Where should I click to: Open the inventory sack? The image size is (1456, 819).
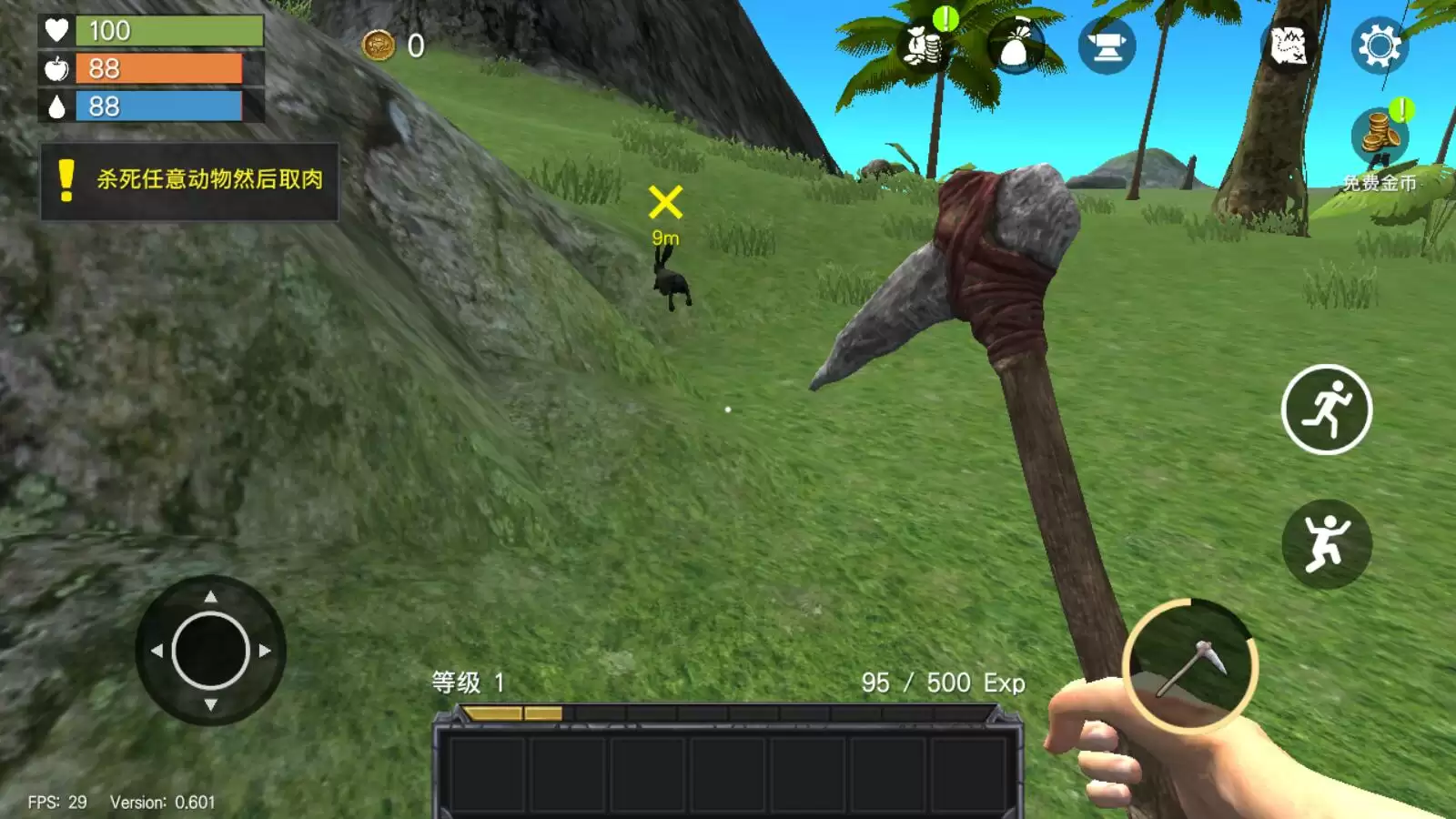tap(1015, 47)
